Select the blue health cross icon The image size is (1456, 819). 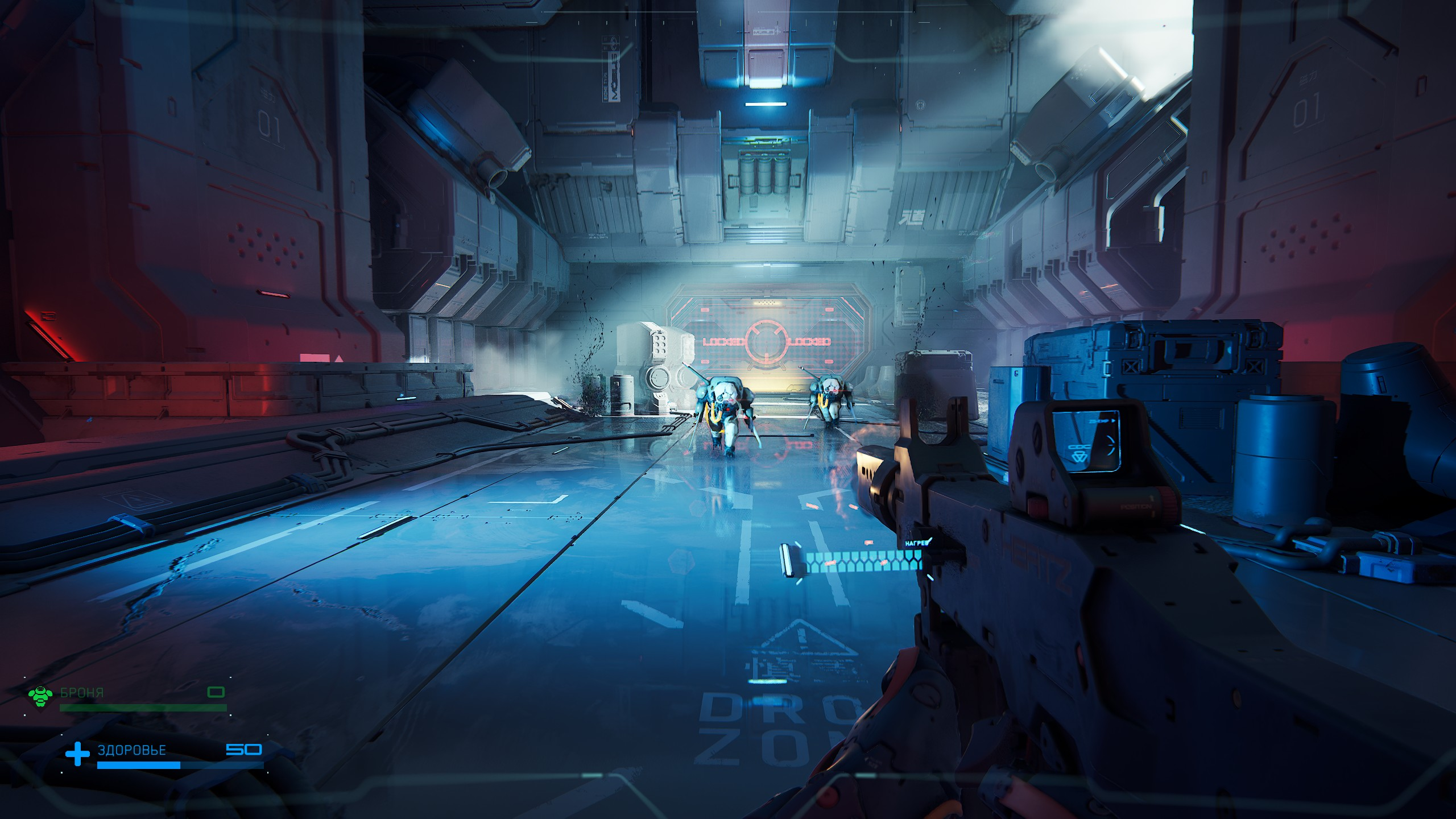77,754
